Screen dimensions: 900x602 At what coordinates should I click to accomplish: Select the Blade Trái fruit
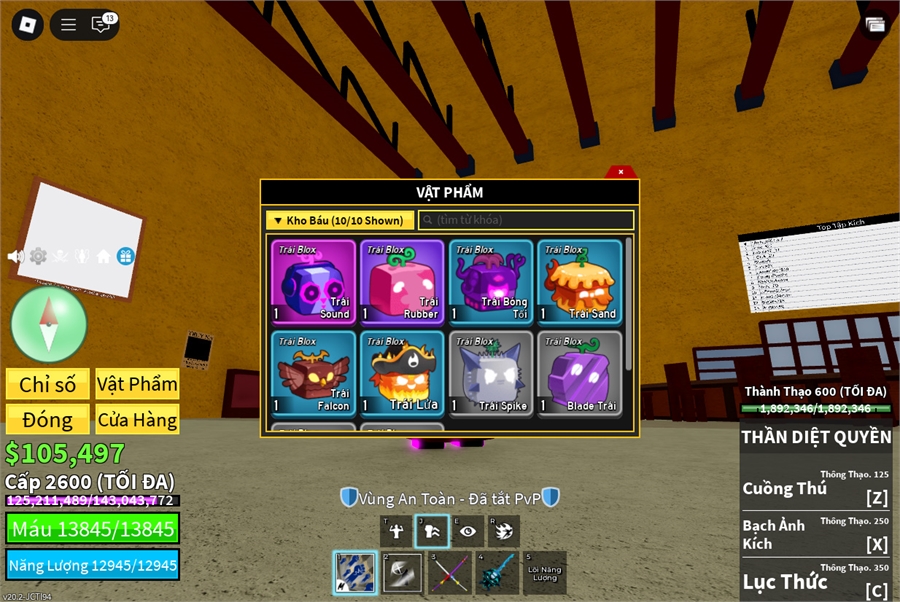tap(579, 373)
